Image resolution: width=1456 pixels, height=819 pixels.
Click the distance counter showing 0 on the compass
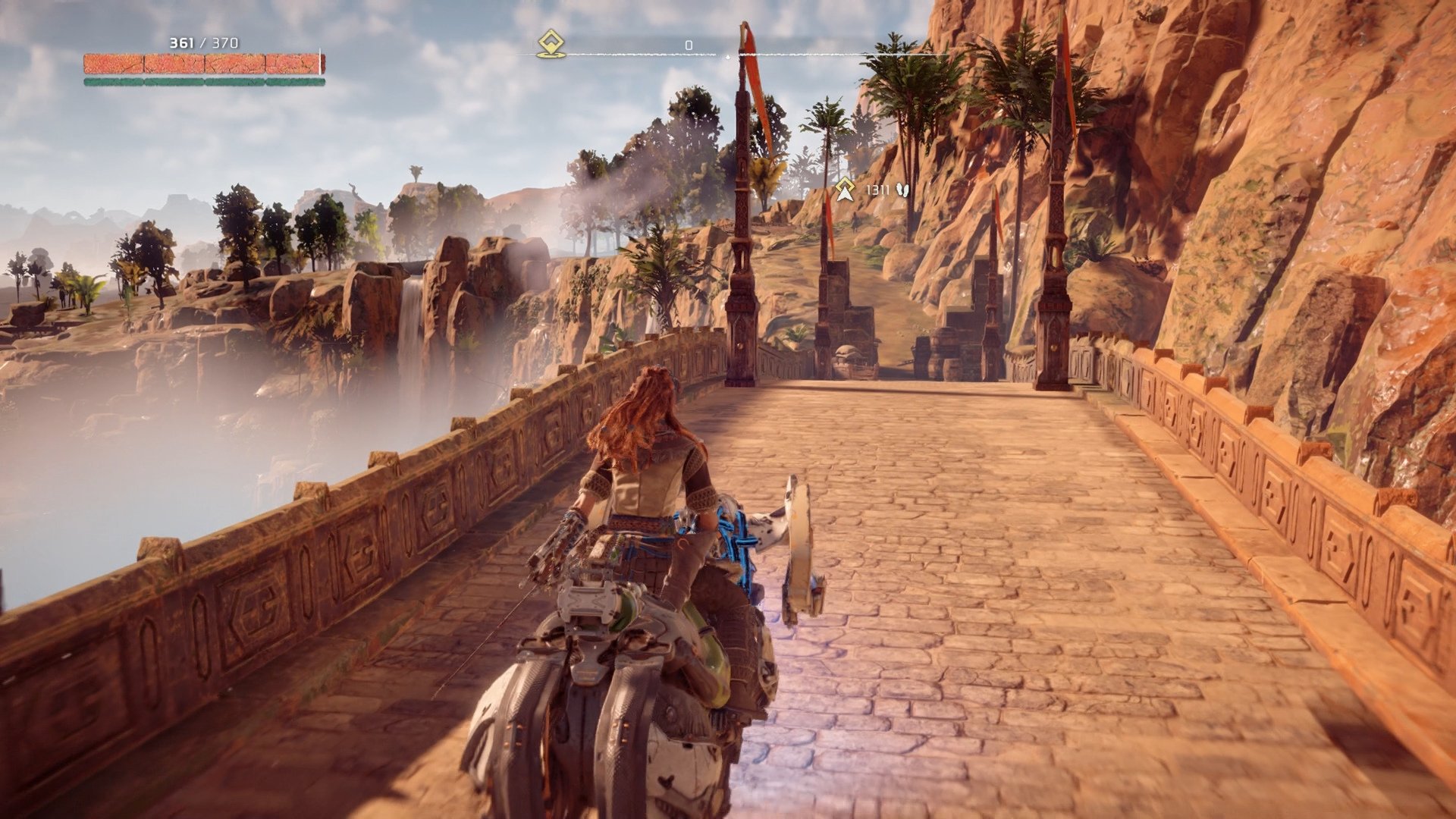click(x=689, y=44)
